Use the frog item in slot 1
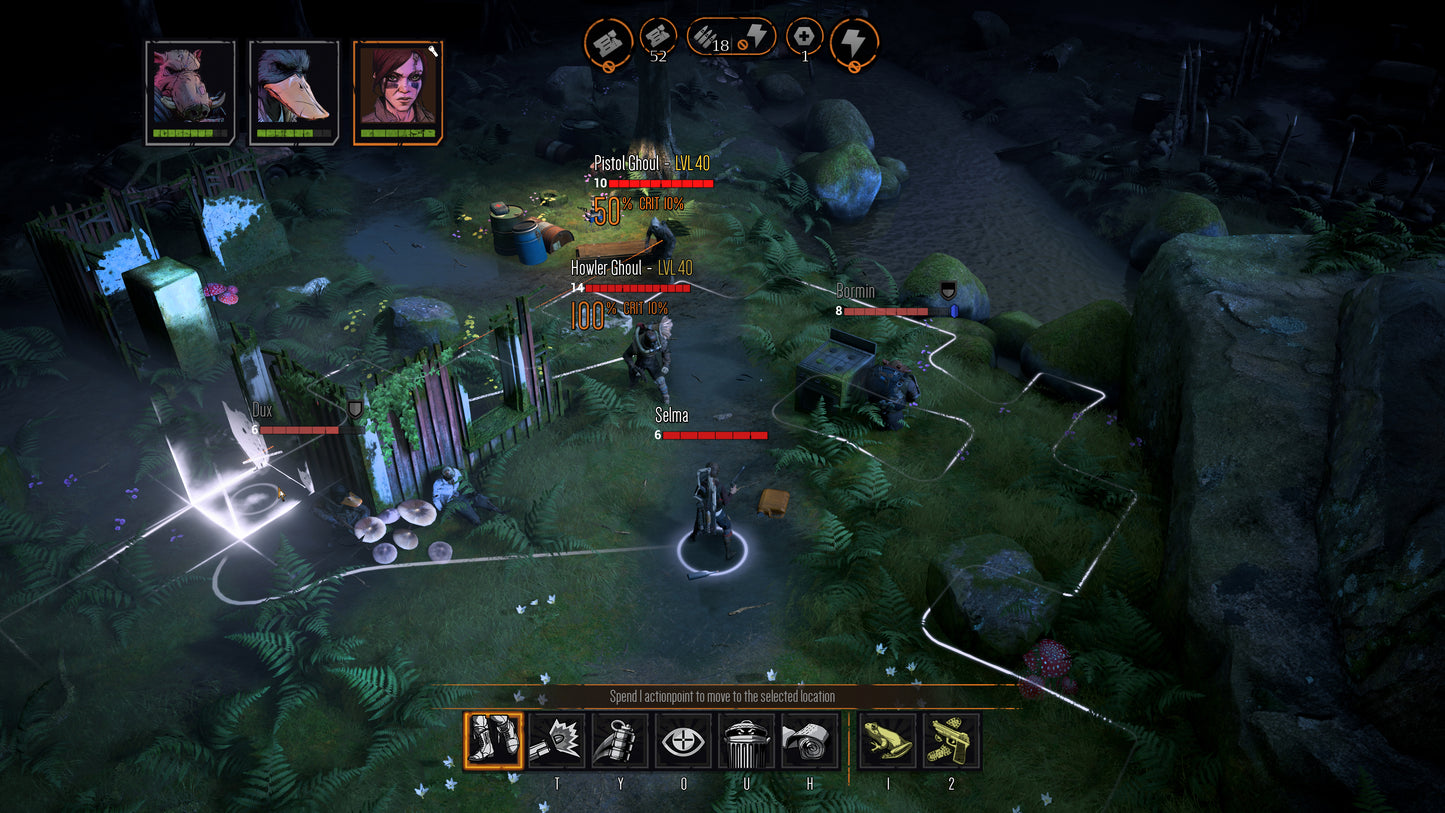 point(888,740)
